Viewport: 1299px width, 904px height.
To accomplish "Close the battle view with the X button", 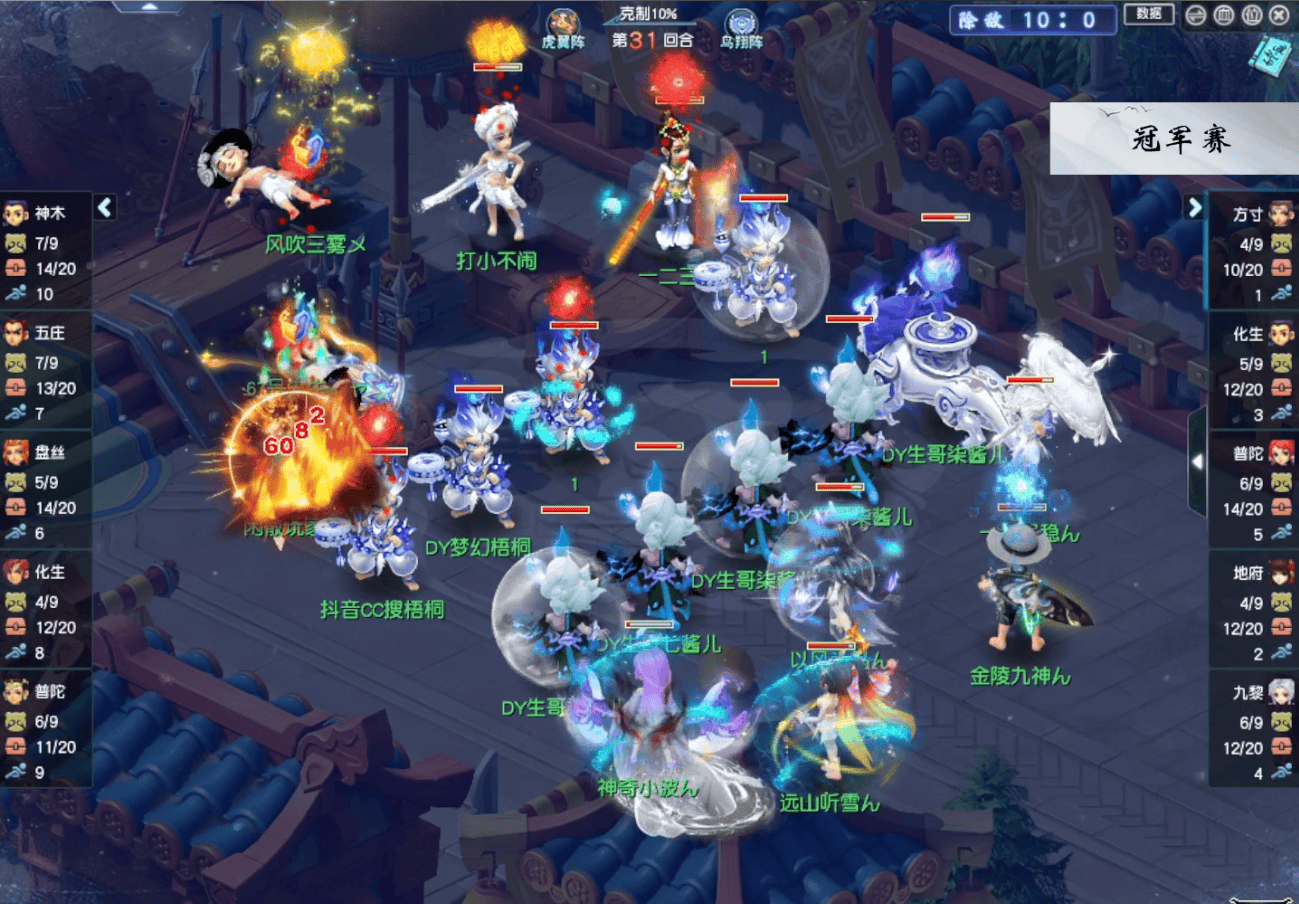I will coord(1279,15).
